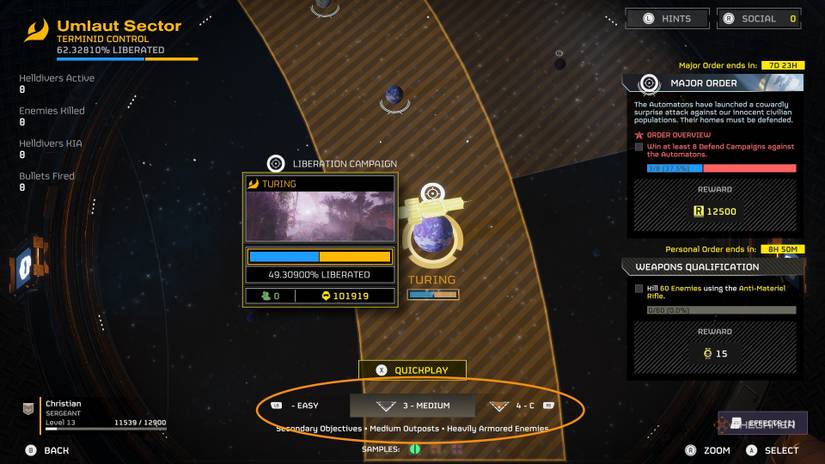This screenshot has width=825, height=464.
Task: Start a Quickplay mission
Action: tap(412, 370)
